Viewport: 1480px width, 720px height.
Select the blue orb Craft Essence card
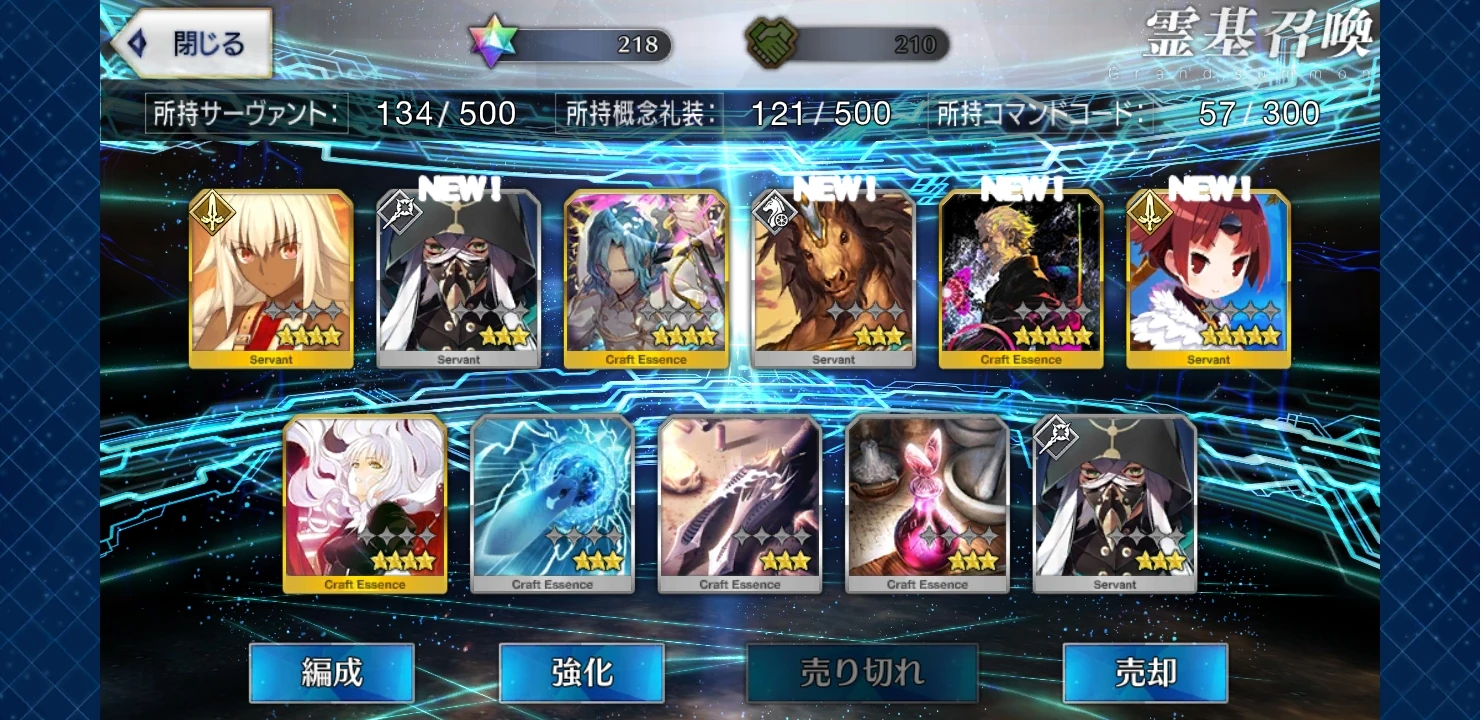pos(551,500)
